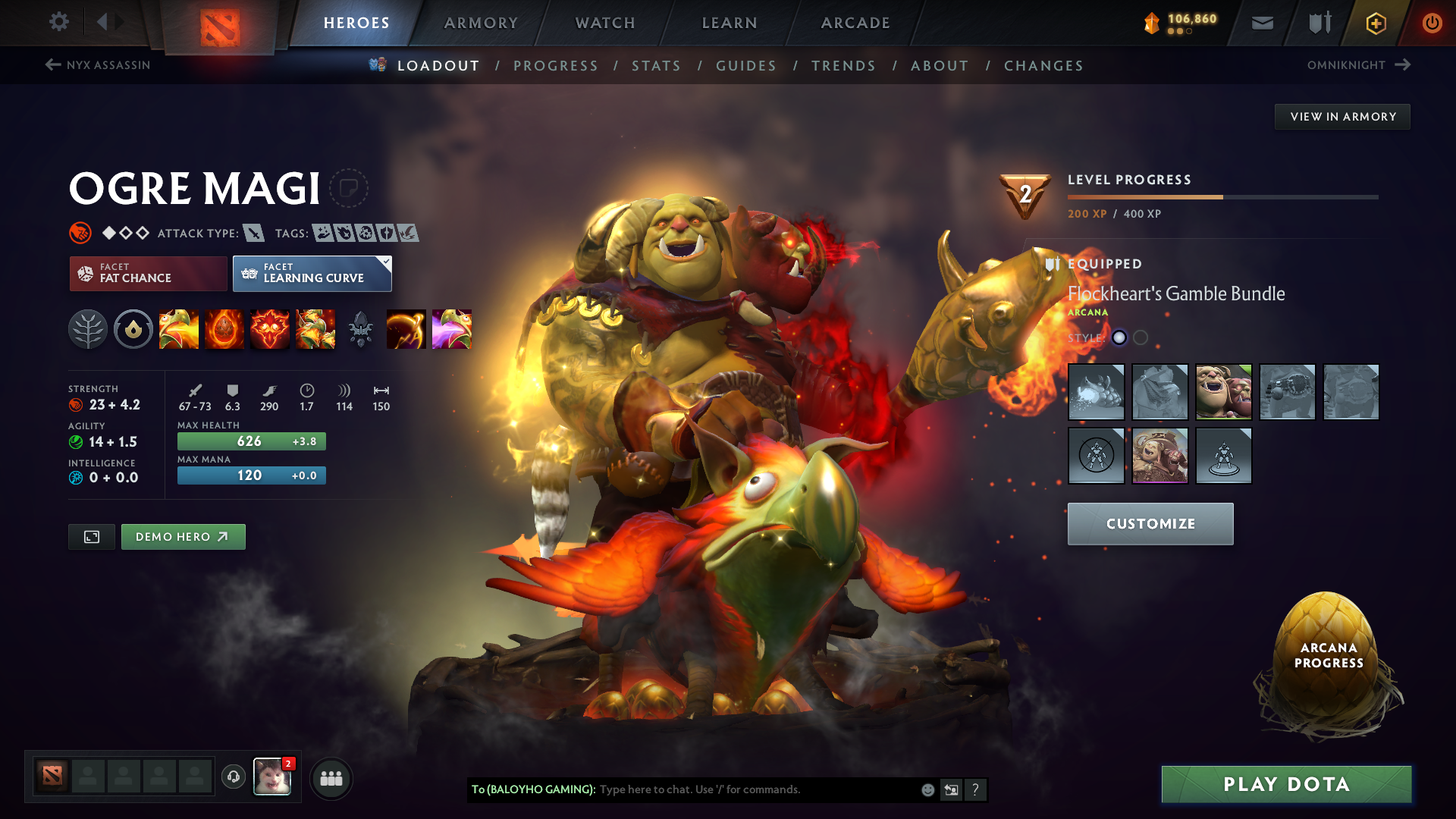Select the Fat Chance facet
1456x819 pixels.
(x=147, y=273)
